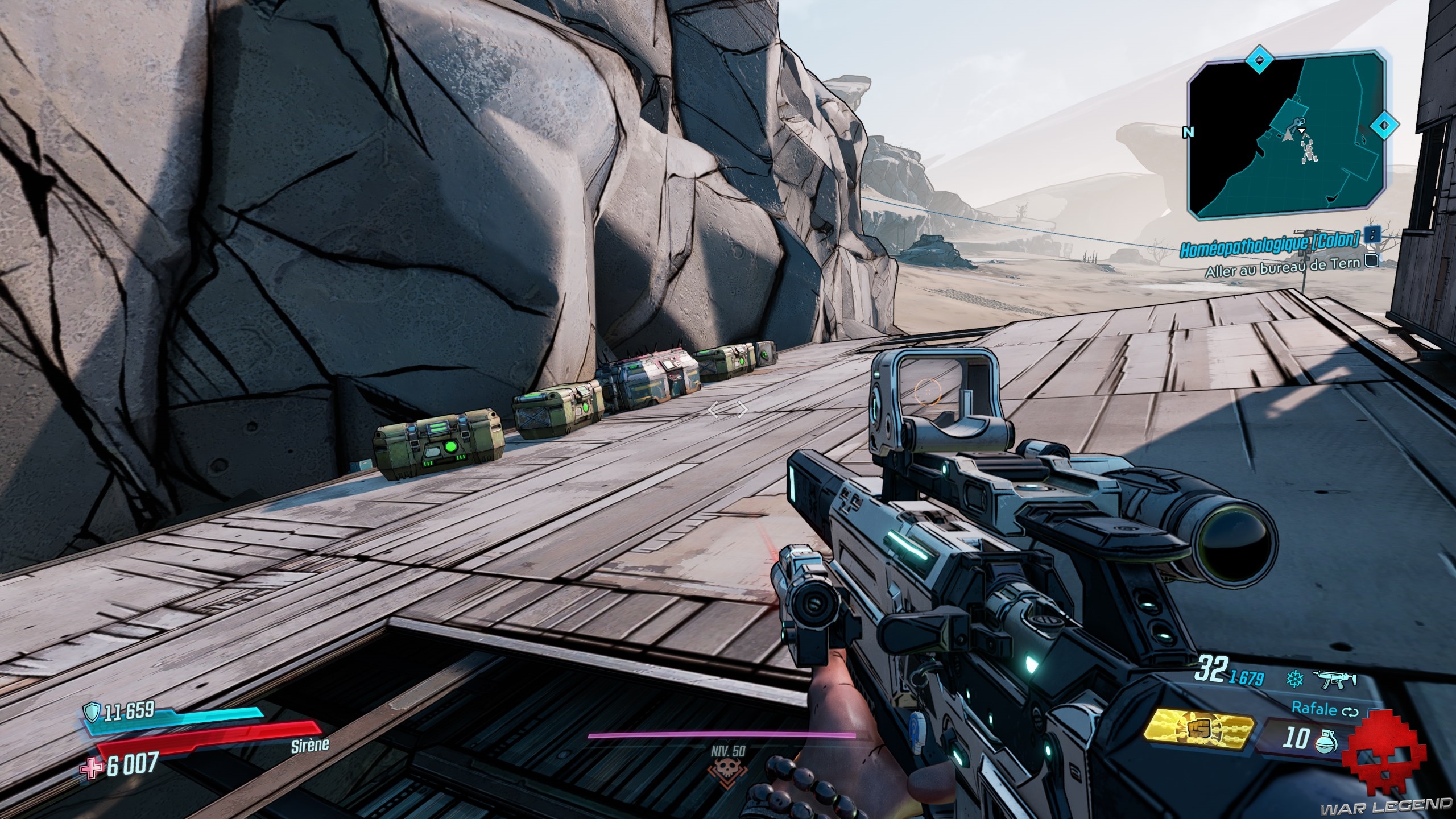Image resolution: width=1456 pixels, height=819 pixels.
Task: Click the equipped submachine gun icon
Action: [1334, 679]
